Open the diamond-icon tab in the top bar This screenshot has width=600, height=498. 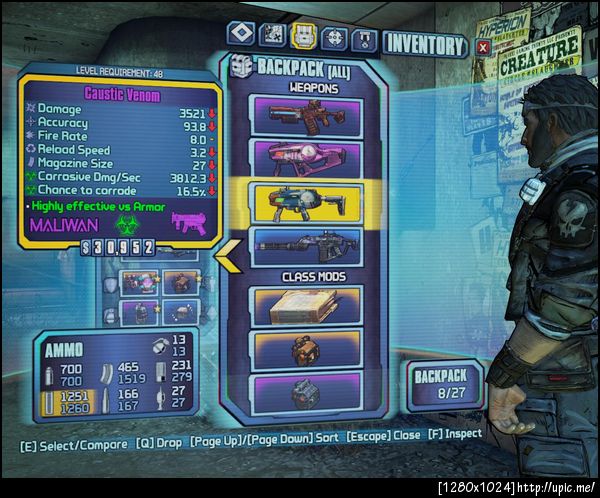tap(239, 36)
